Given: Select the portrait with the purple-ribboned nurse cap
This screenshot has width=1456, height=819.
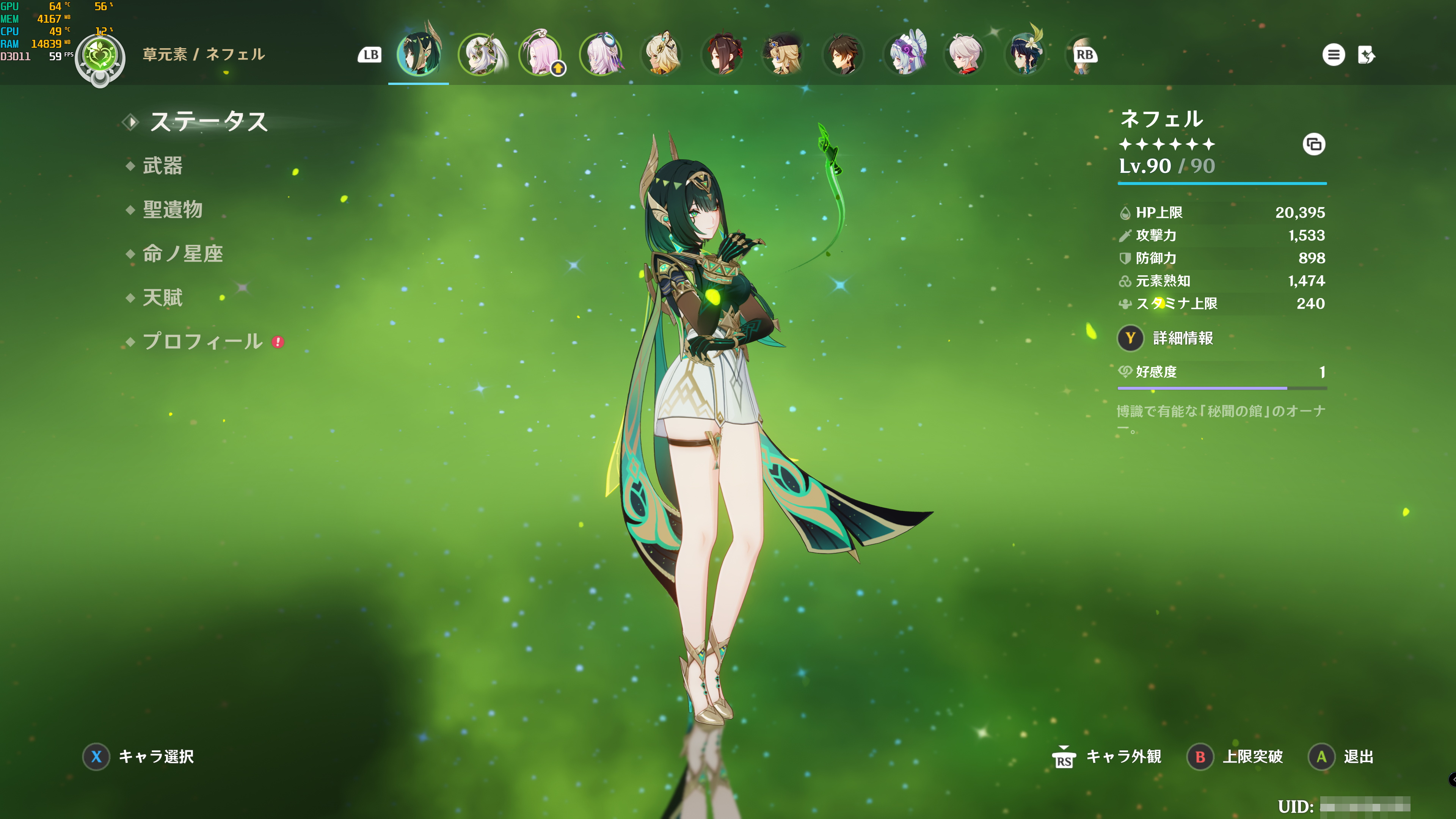Looking at the screenshot, I should 904,55.
